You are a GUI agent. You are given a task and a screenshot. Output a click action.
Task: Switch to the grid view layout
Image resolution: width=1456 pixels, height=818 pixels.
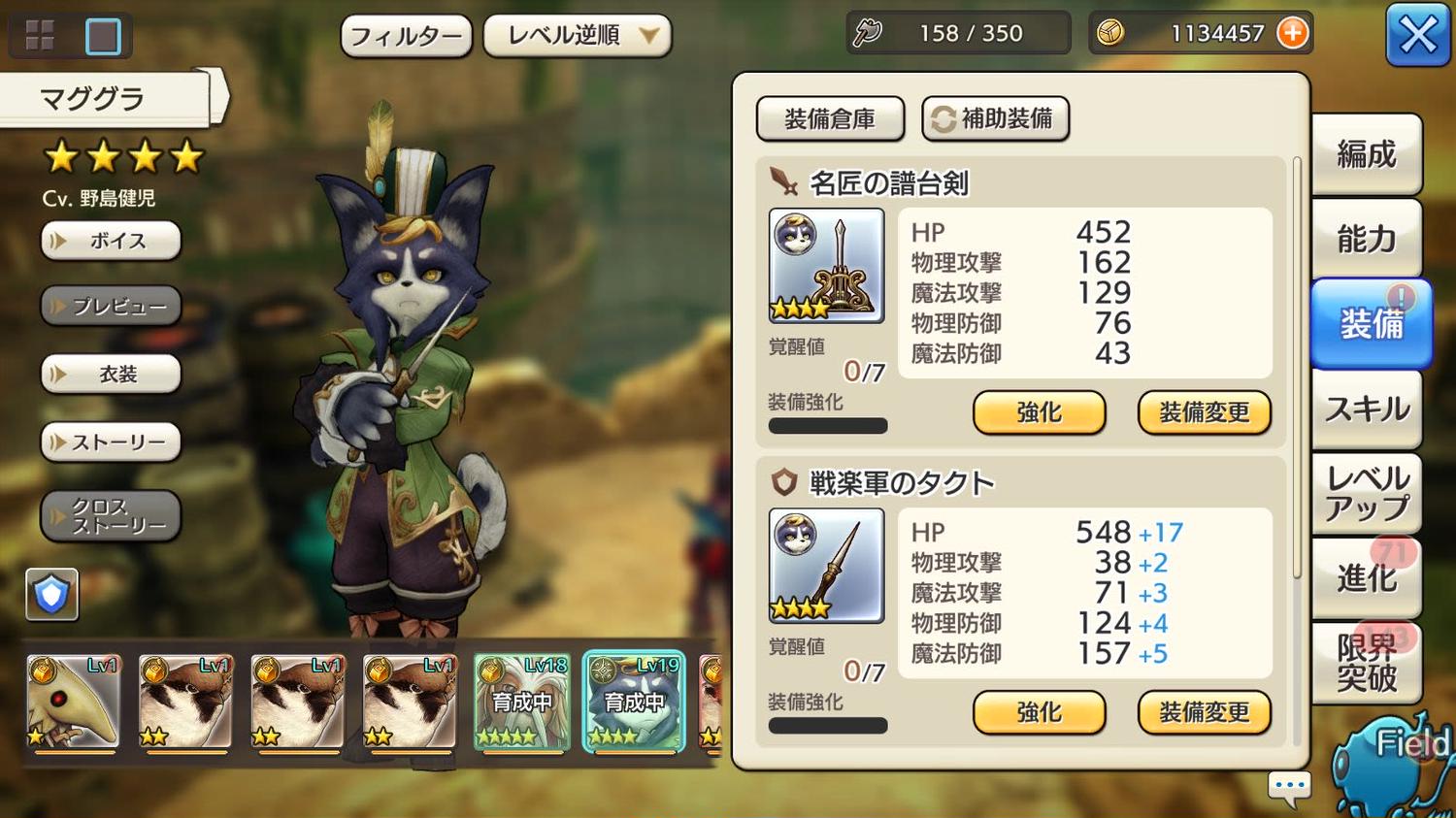(40, 36)
